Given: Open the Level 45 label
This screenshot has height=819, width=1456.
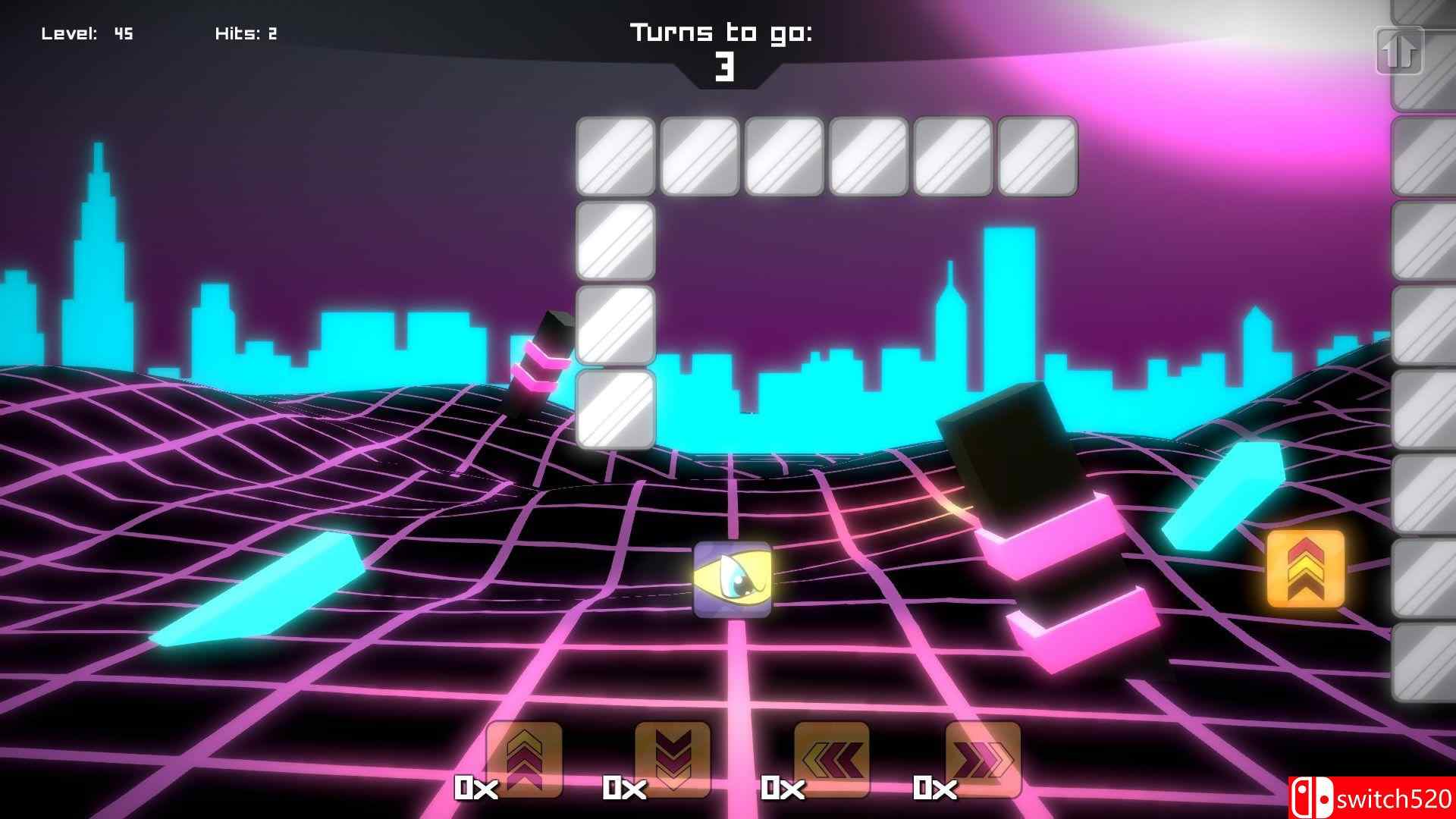Looking at the screenshot, I should (86, 33).
